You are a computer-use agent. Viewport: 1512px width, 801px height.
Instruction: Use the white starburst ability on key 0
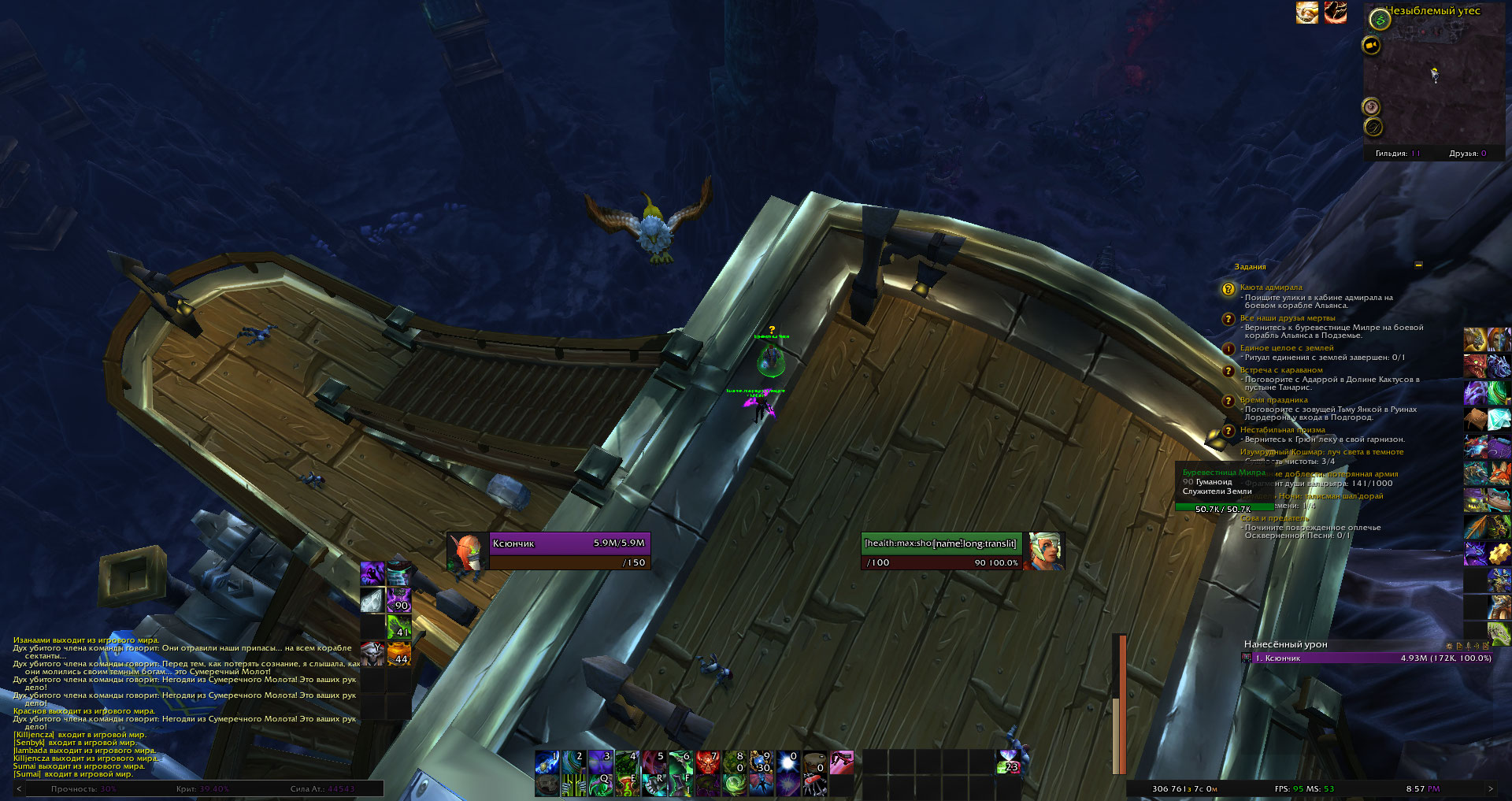(x=787, y=762)
